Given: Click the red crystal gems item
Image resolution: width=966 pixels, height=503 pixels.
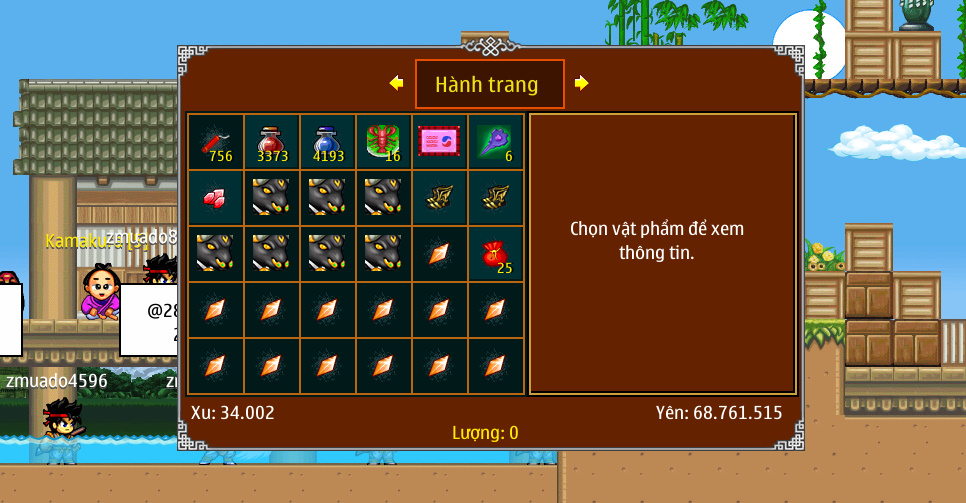Looking at the screenshot, I should [x=215, y=198].
